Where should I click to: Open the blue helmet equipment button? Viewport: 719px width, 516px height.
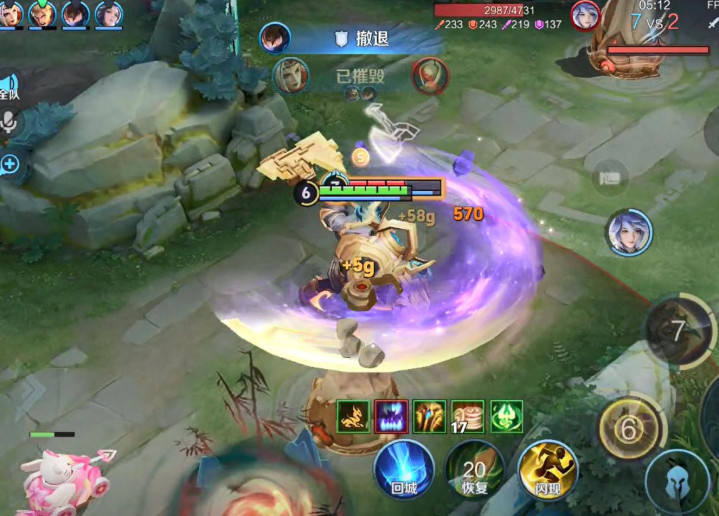point(677,482)
